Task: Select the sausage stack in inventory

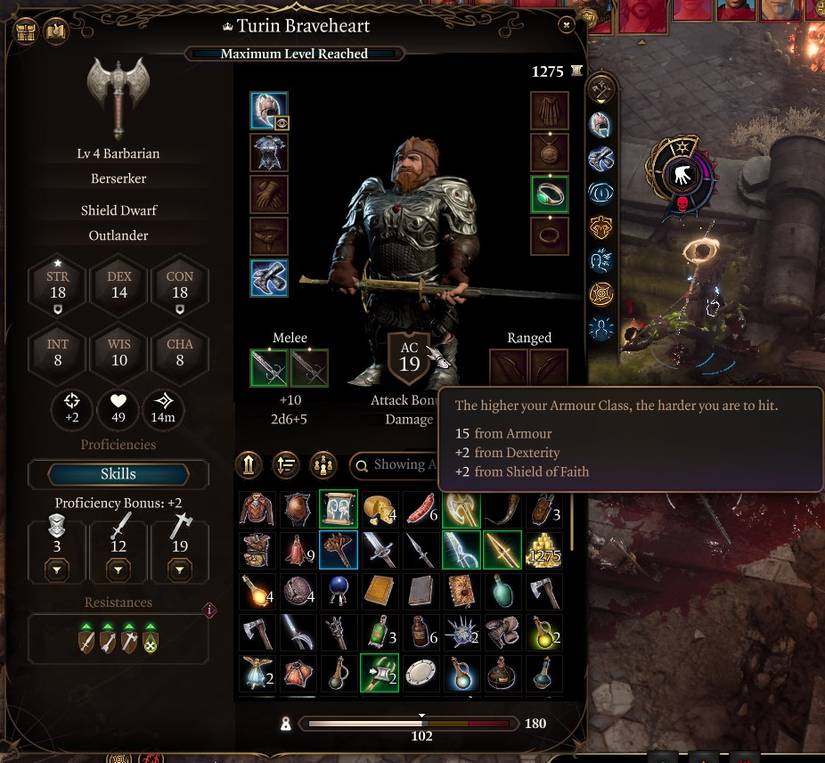Action: [420, 509]
